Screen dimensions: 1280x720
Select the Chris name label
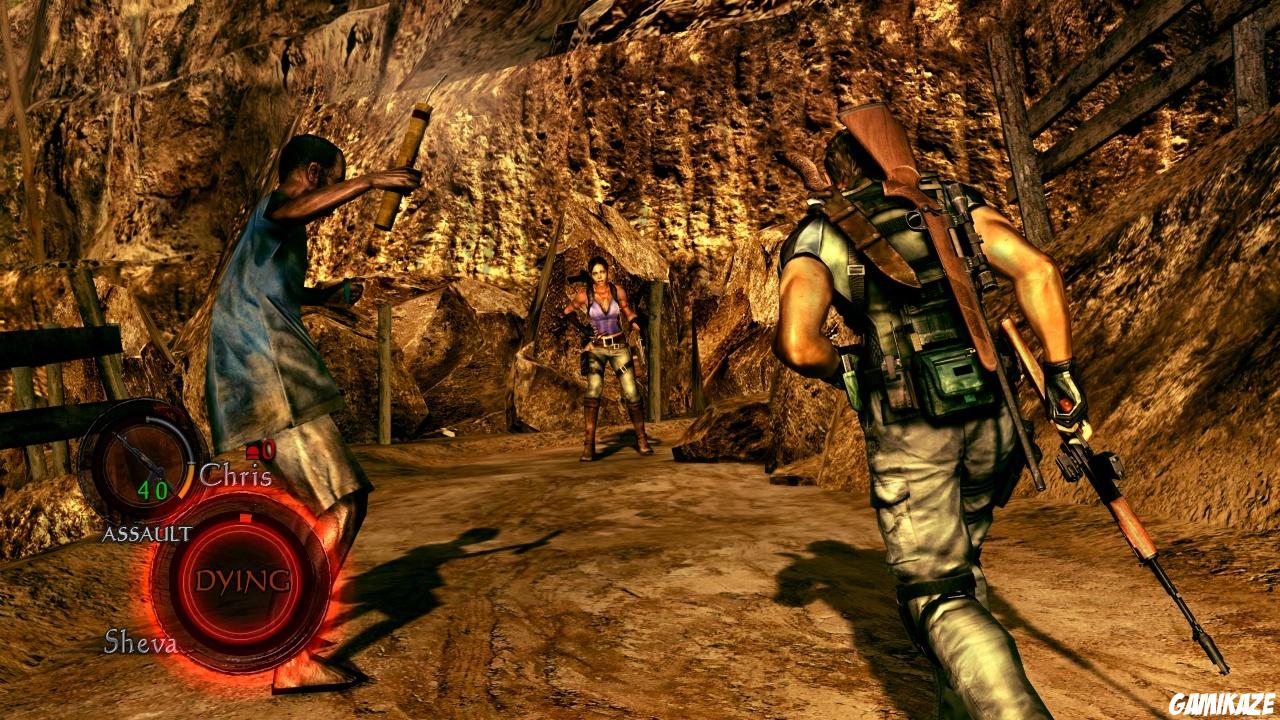point(235,472)
